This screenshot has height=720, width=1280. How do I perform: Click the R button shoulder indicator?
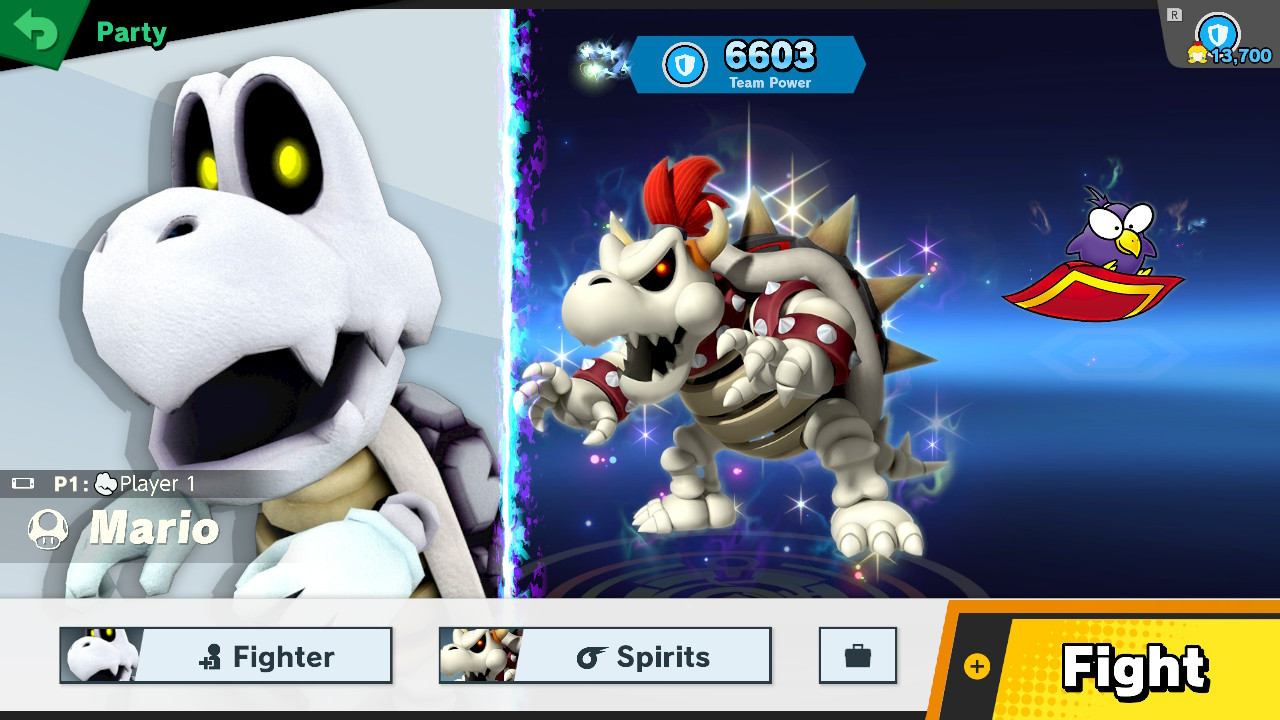click(x=1173, y=13)
